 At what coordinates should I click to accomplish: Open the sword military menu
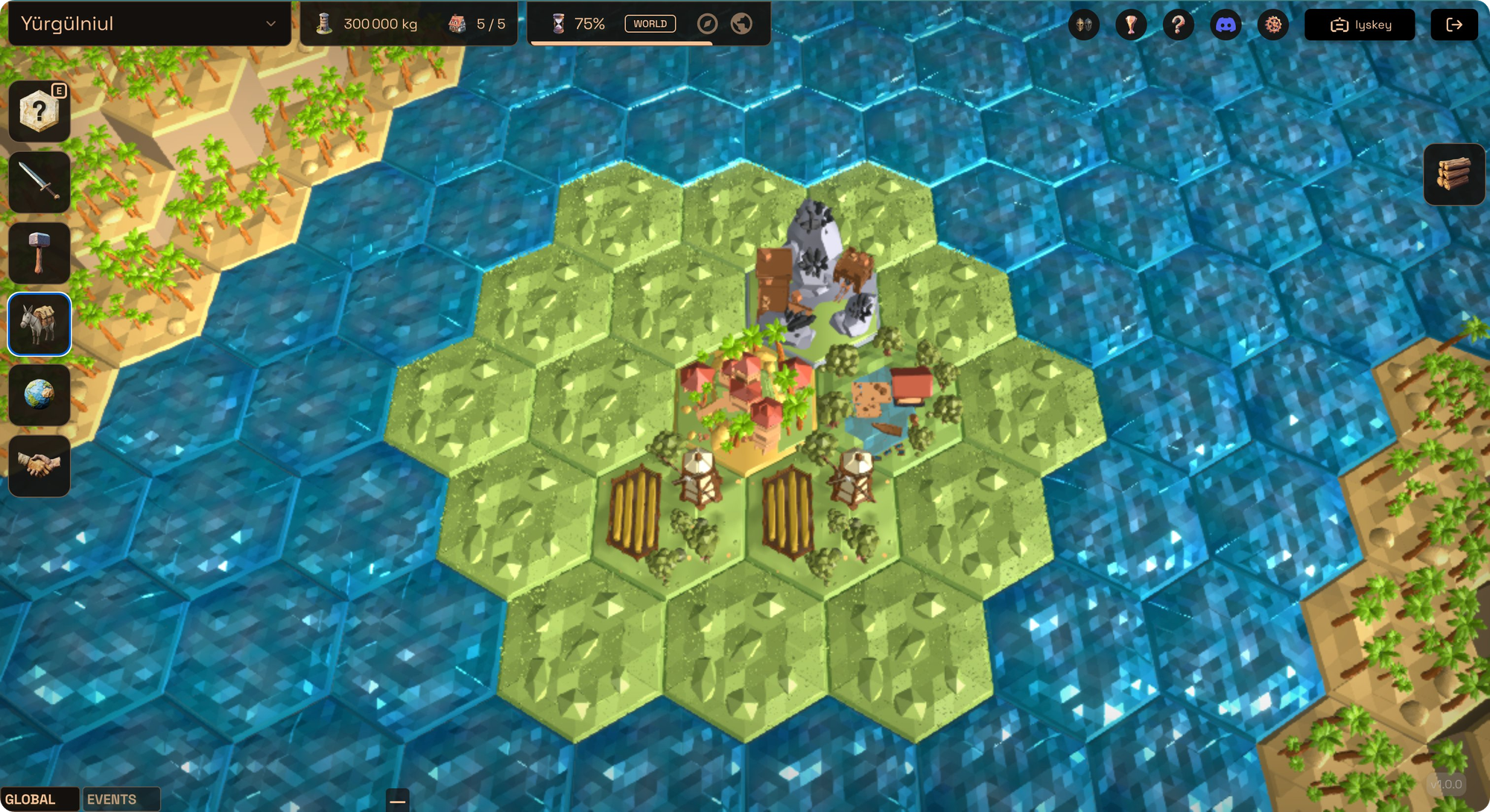(39, 183)
